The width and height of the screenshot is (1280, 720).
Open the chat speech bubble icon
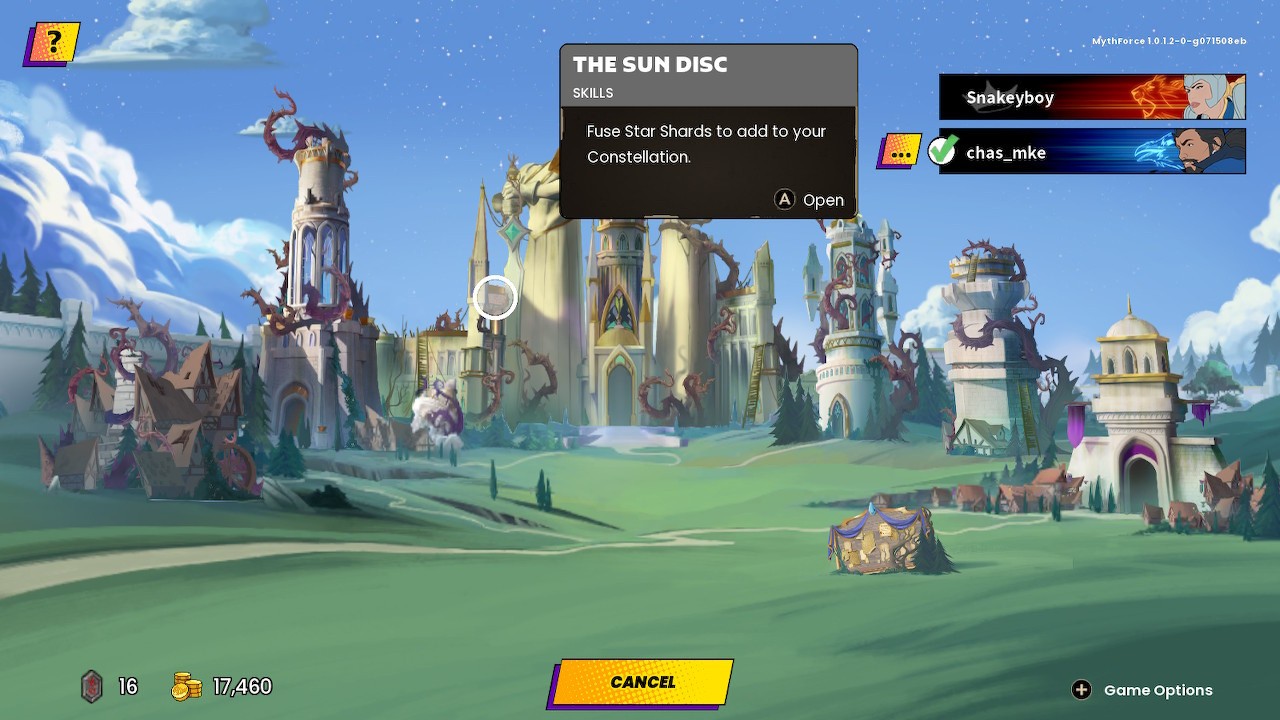point(899,152)
